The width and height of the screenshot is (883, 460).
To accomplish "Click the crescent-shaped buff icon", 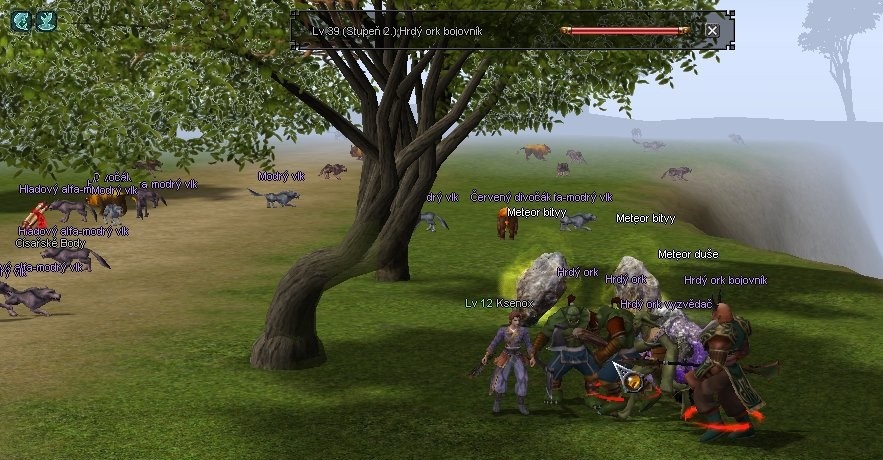I will [x=21, y=19].
